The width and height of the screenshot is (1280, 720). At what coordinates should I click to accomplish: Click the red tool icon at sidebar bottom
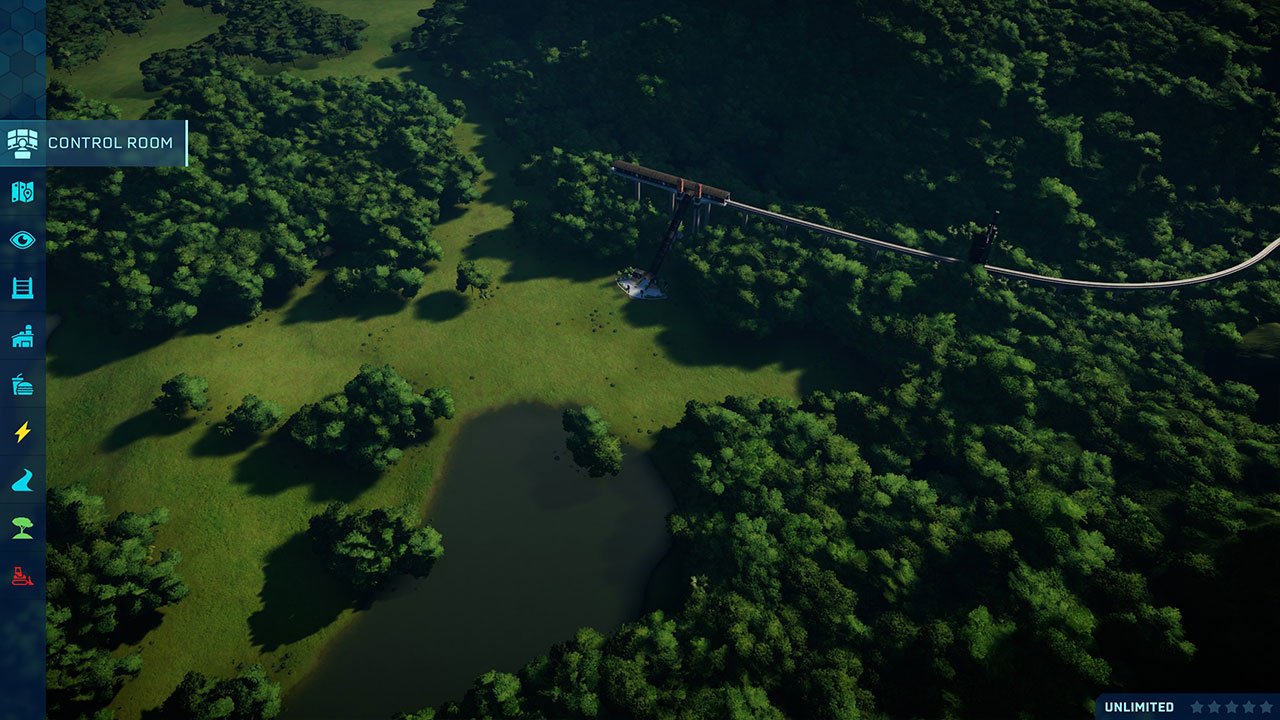click(x=22, y=575)
